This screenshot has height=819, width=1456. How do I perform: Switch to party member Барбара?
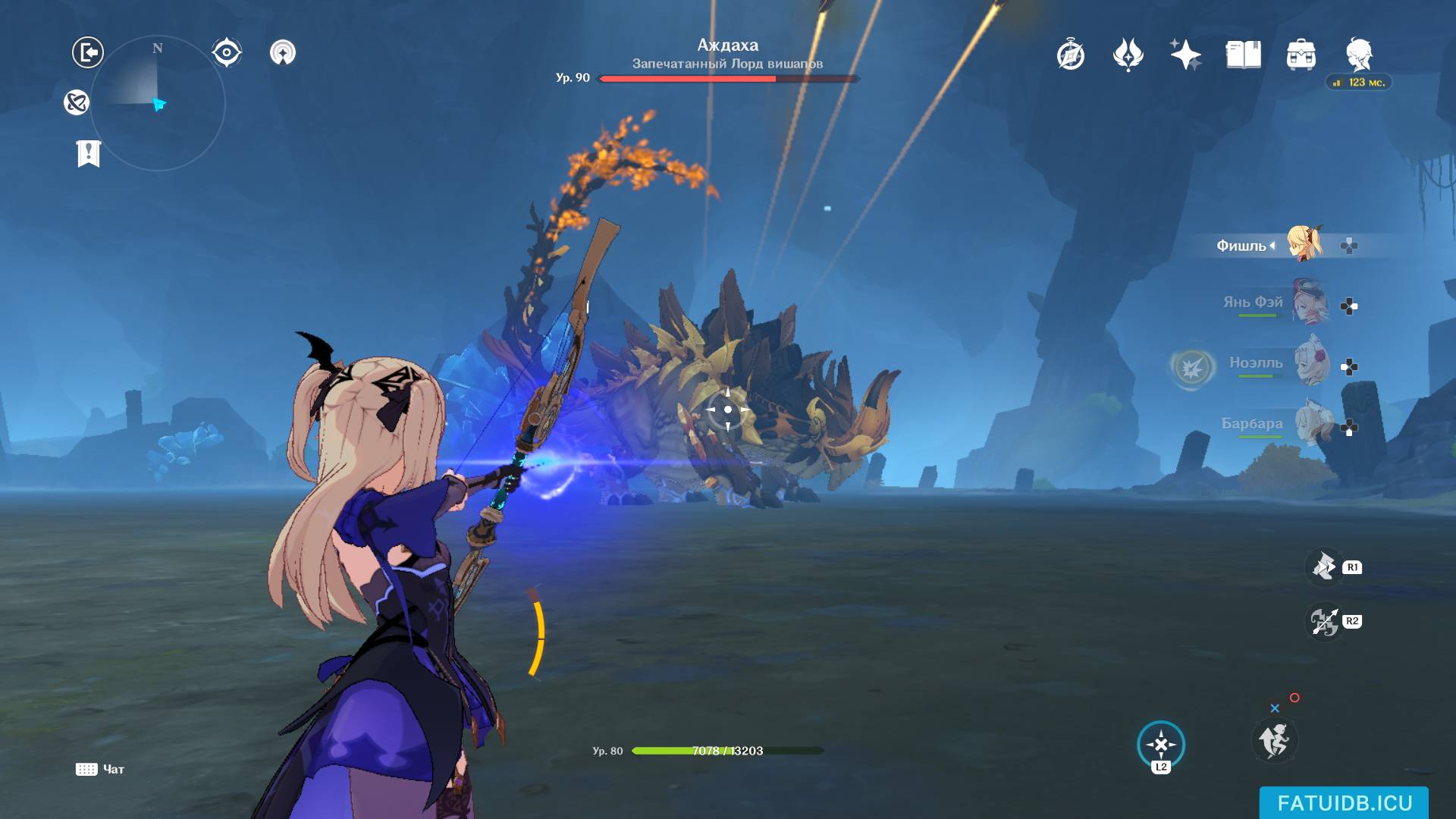(x=1311, y=424)
